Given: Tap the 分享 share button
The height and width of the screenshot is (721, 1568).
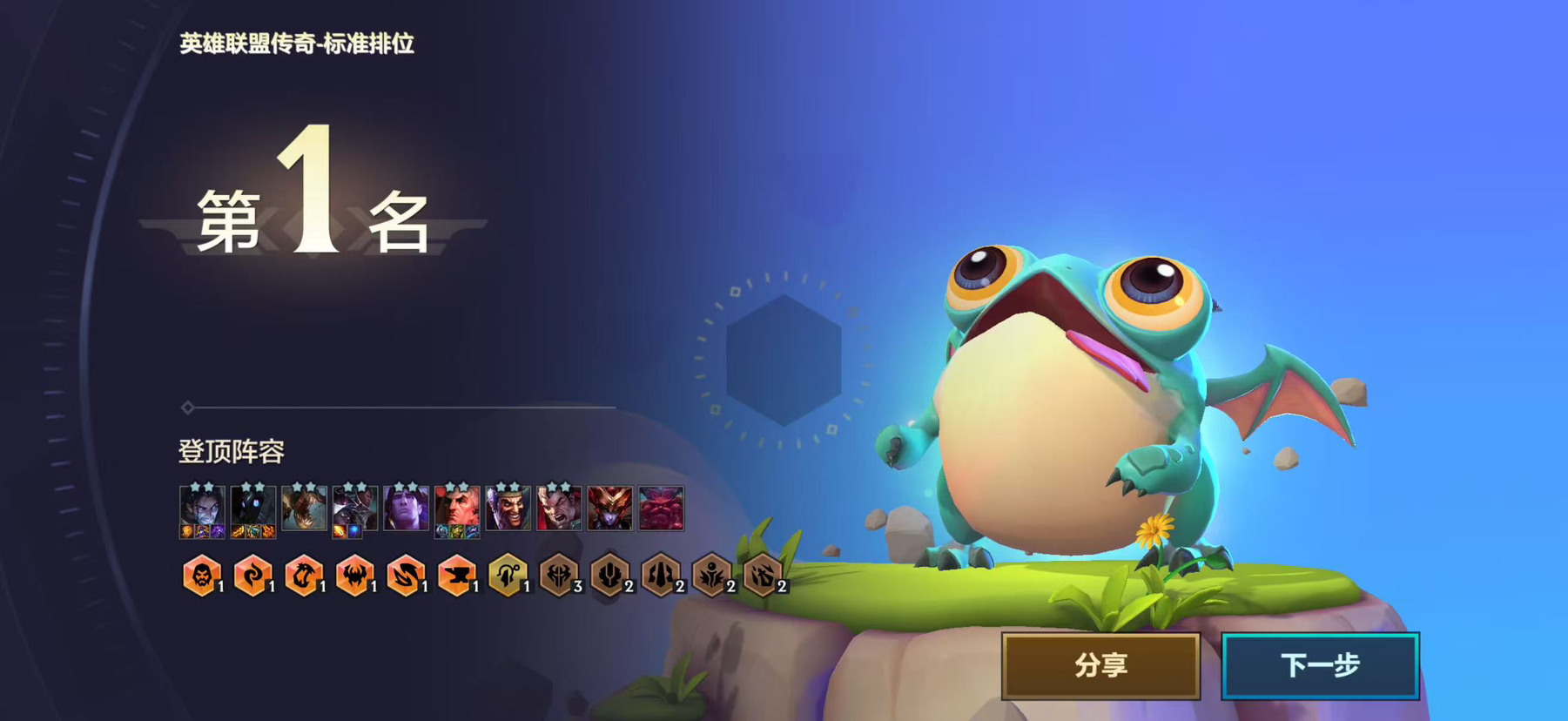Looking at the screenshot, I should [x=1100, y=666].
